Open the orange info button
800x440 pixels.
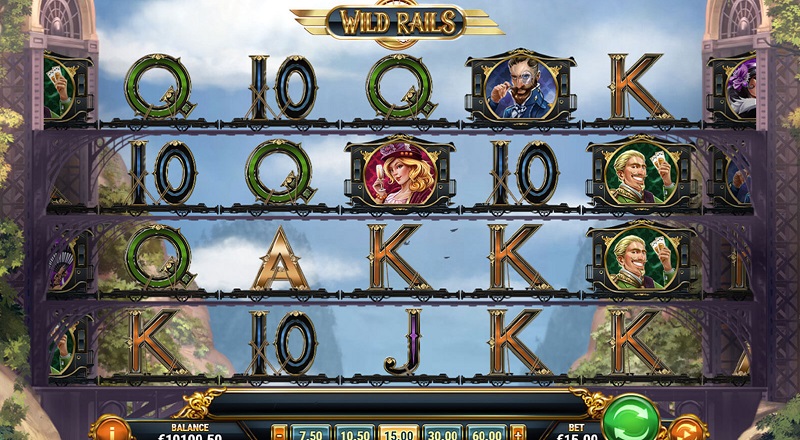[111, 430]
